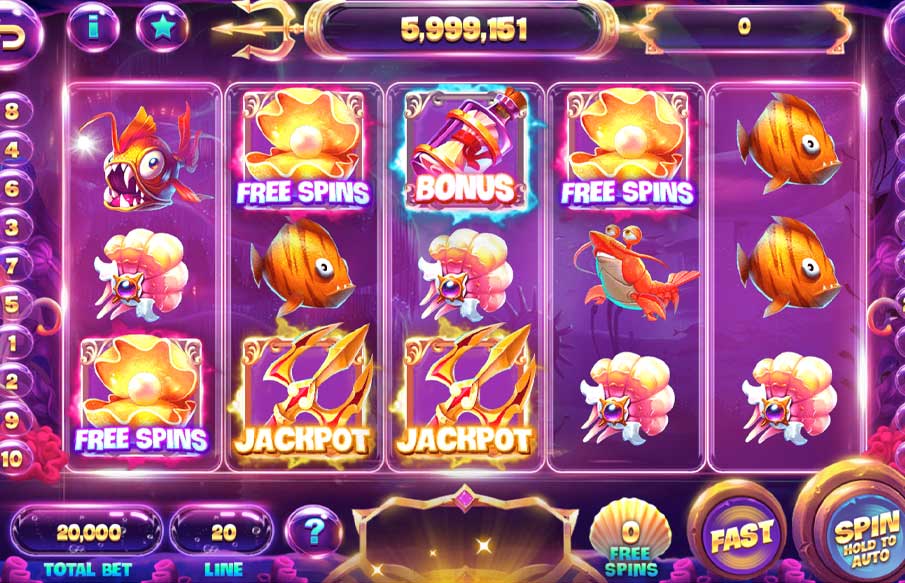Choose payline number 5 marker
This screenshot has width=905, height=583.
[x=12, y=304]
